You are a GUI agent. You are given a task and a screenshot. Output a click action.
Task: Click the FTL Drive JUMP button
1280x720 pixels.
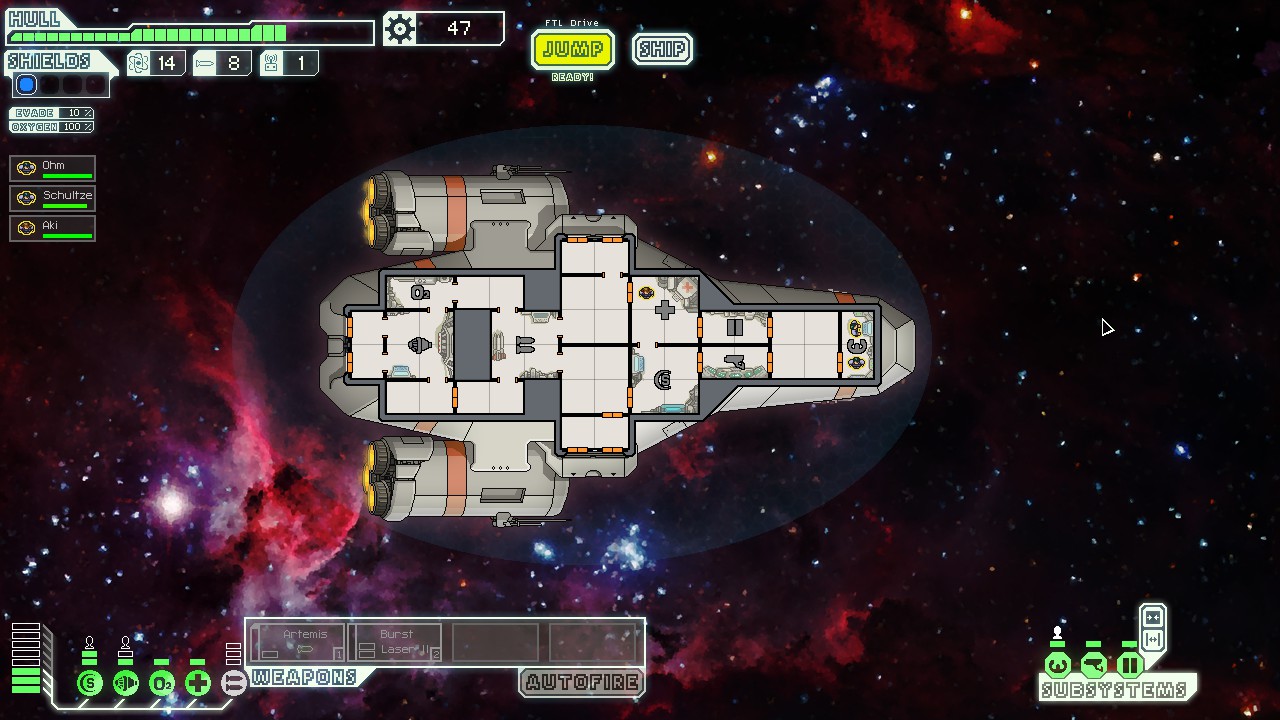click(572, 49)
